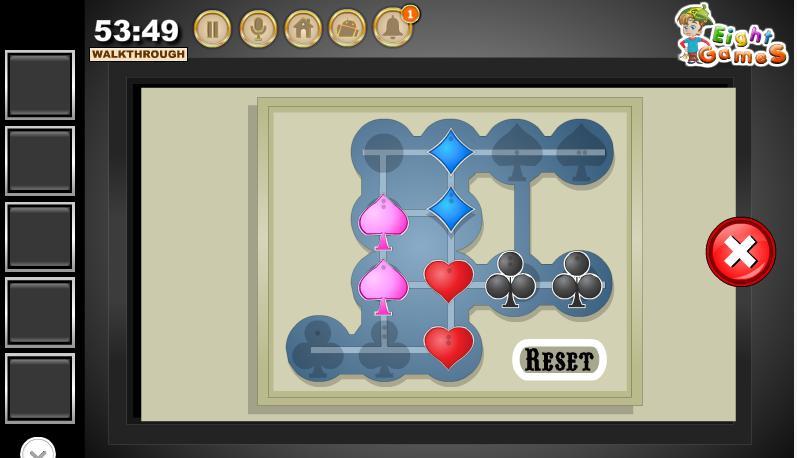Viewport: 797px width, 458px height.
Task: Open the notification bell
Action: click(x=392, y=28)
